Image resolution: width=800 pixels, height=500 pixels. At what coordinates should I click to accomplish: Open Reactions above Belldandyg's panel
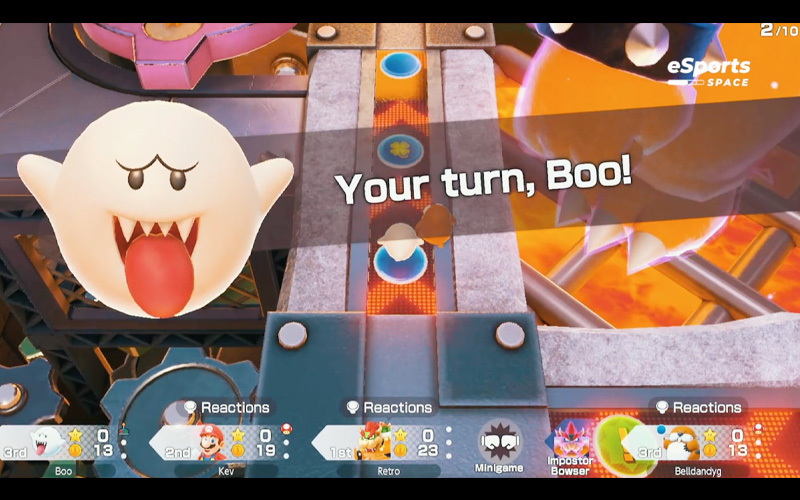tap(698, 407)
